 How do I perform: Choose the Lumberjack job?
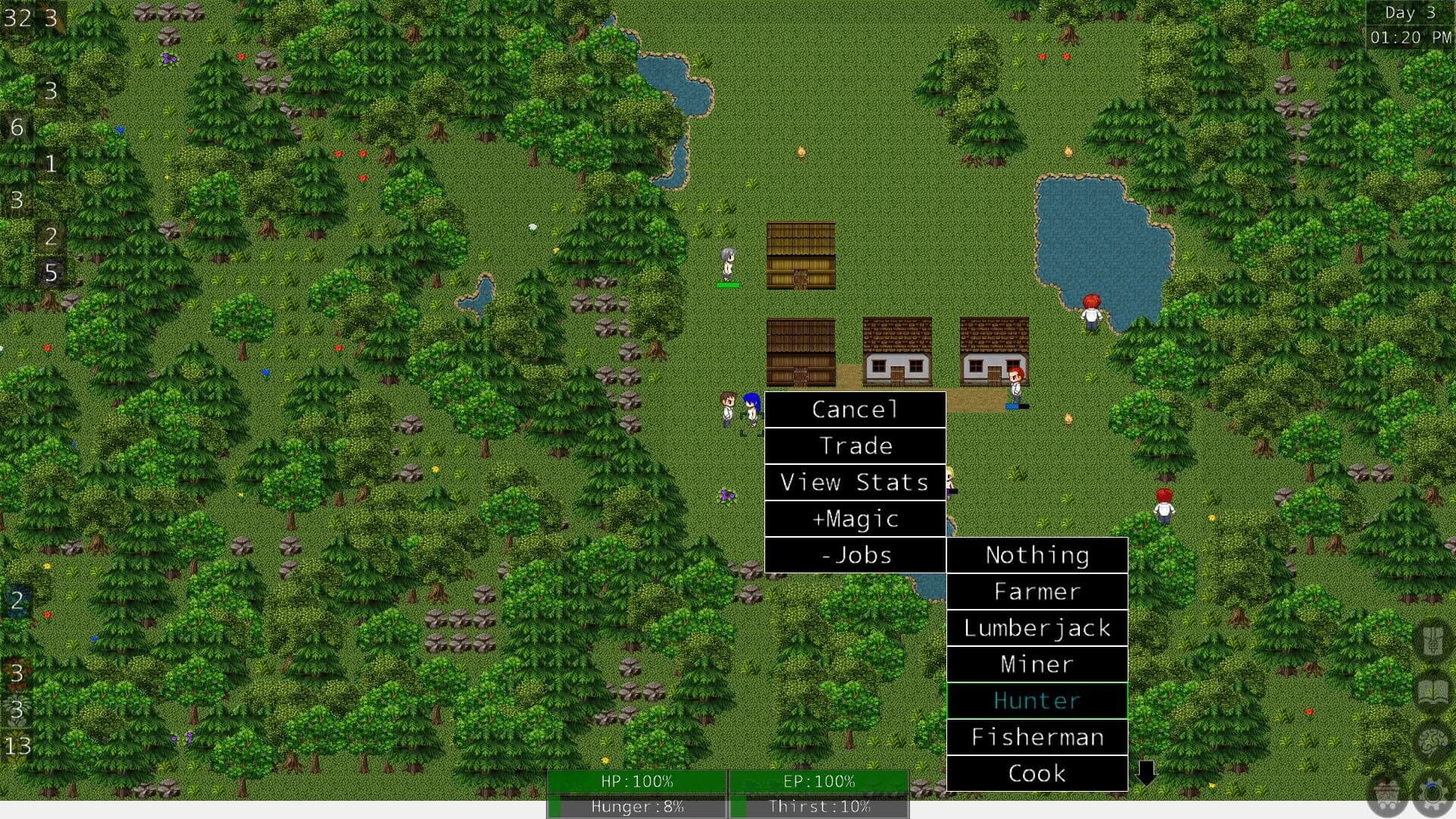[x=1036, y=628]
